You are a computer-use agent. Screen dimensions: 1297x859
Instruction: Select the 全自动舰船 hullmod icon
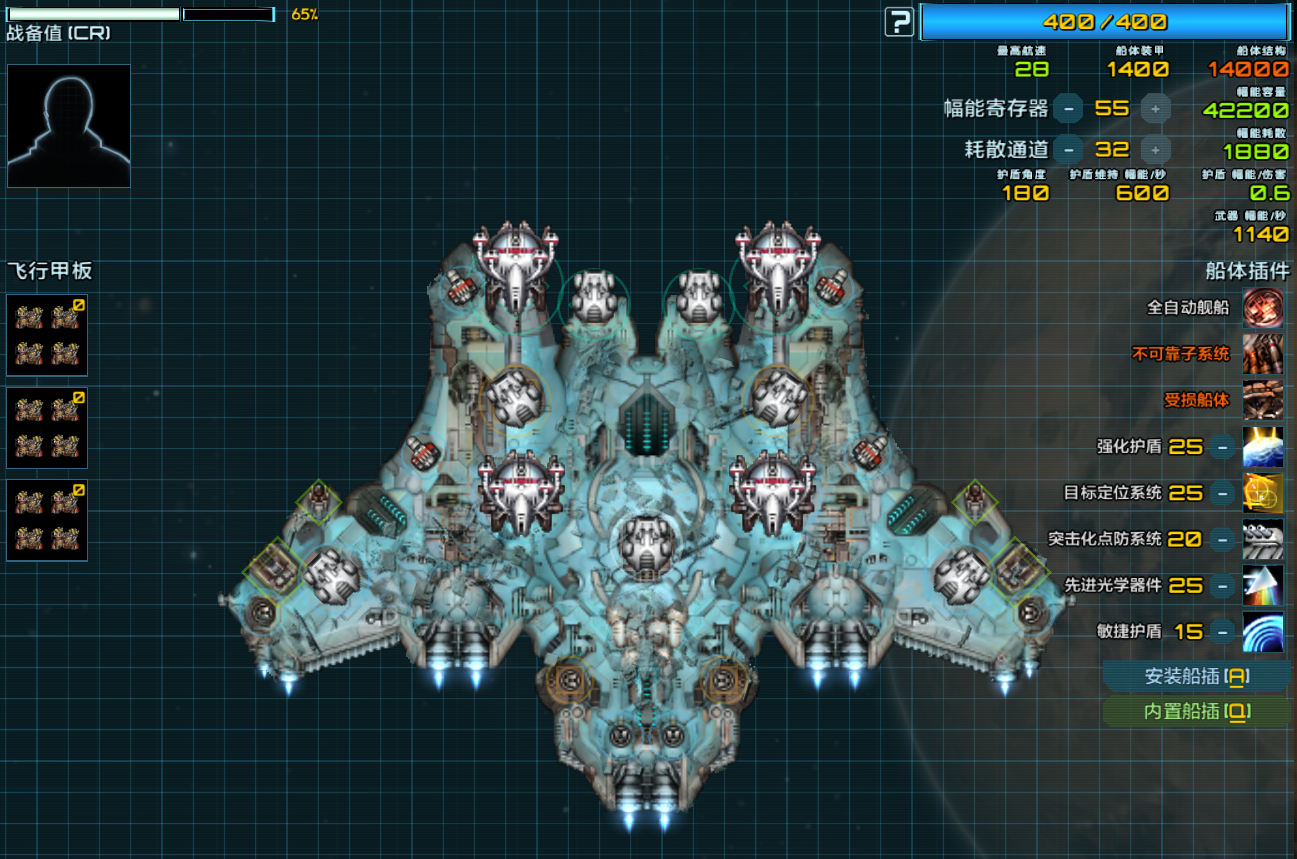click(1263, 307)
